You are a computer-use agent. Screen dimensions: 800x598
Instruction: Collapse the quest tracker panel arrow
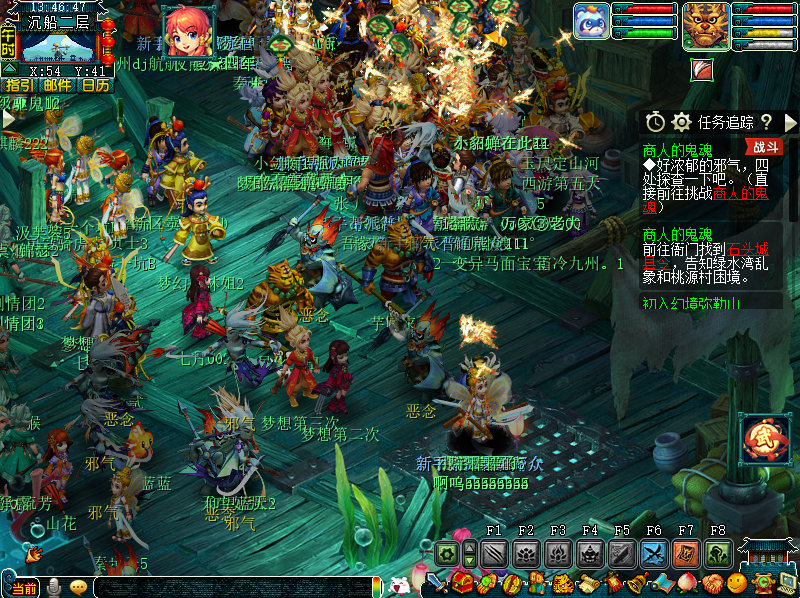click(791, 122)
